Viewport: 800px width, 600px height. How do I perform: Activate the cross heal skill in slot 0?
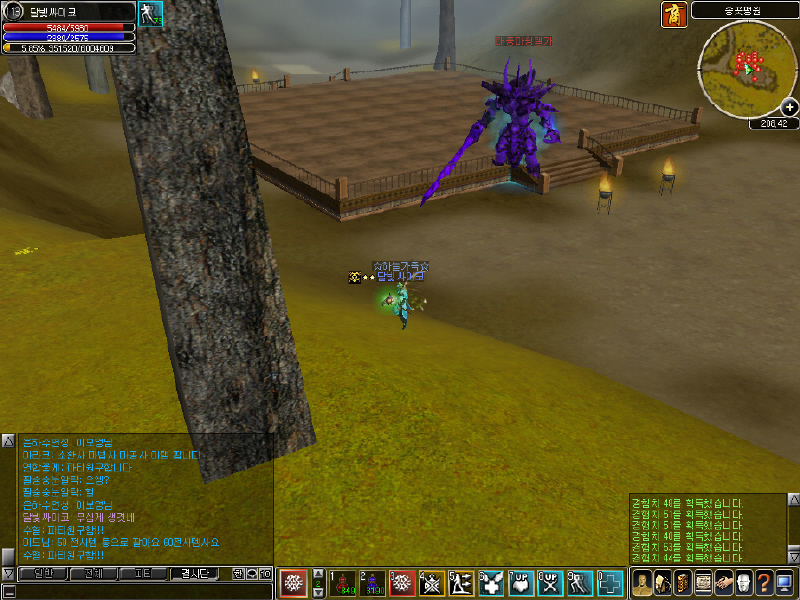tap(610, 582)
